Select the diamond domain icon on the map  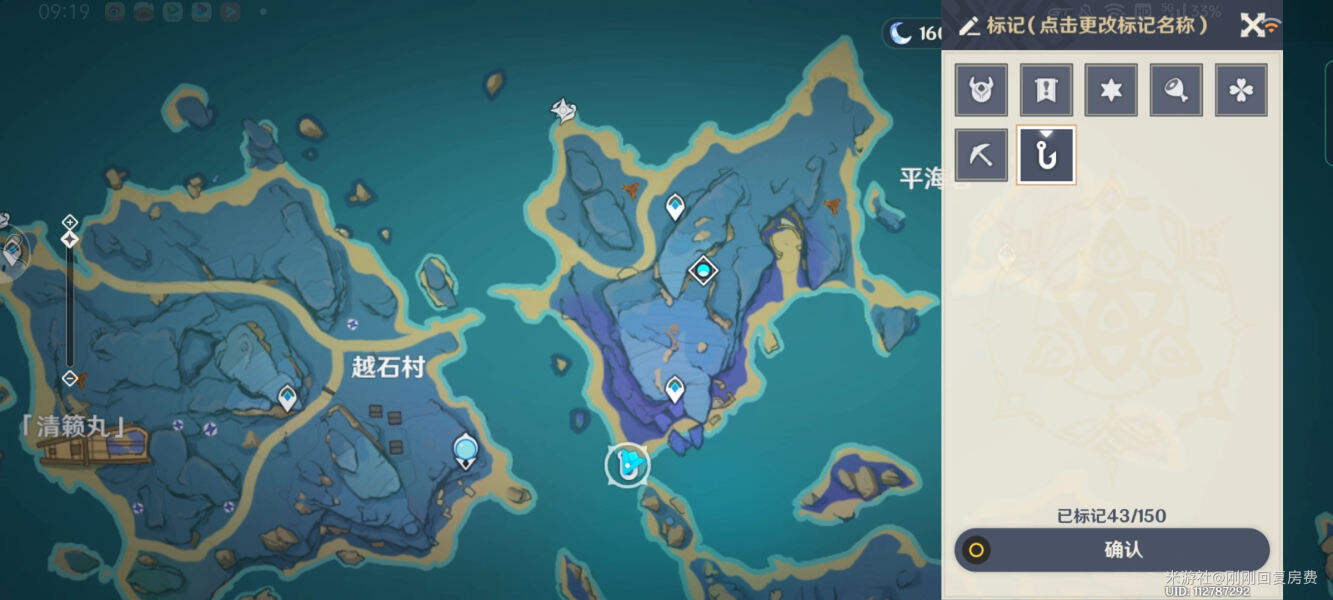(x=704, y=270)
